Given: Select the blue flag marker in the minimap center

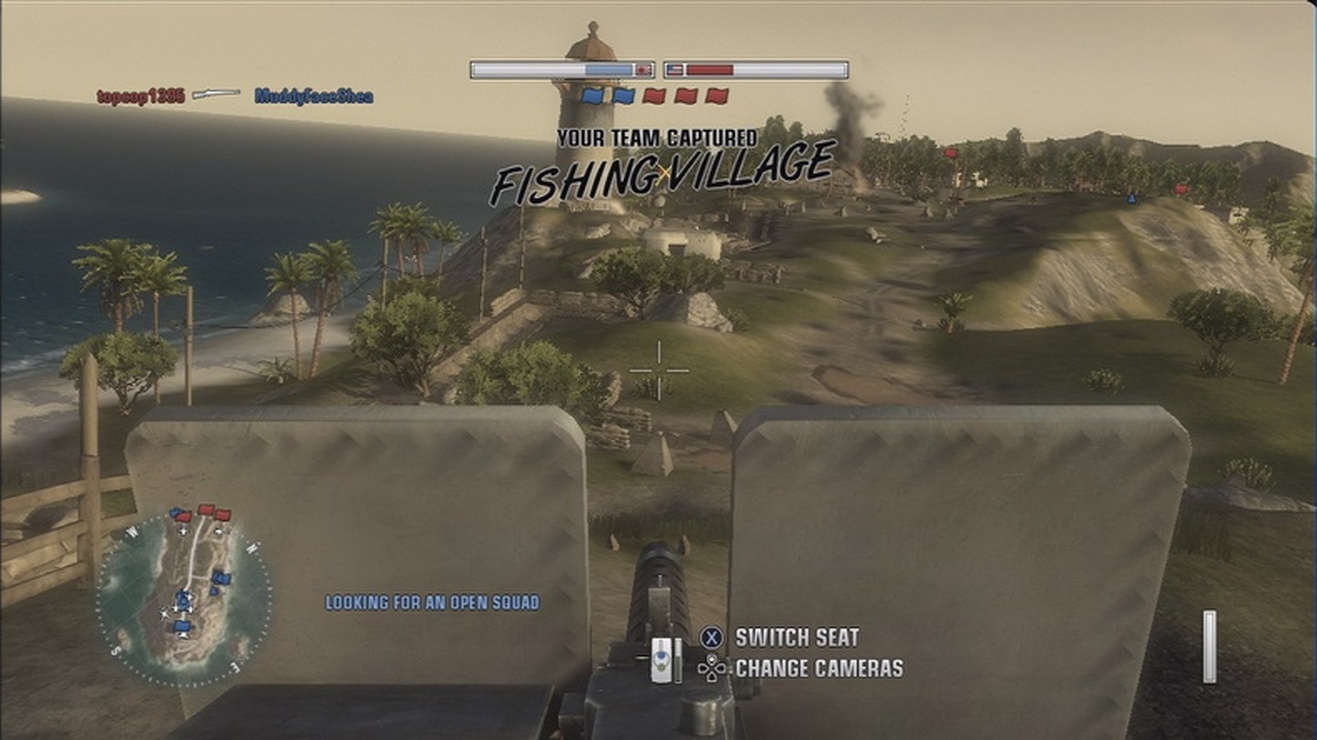Looking at the screenshot, I should pyautogui.click(x=182, y=599).
